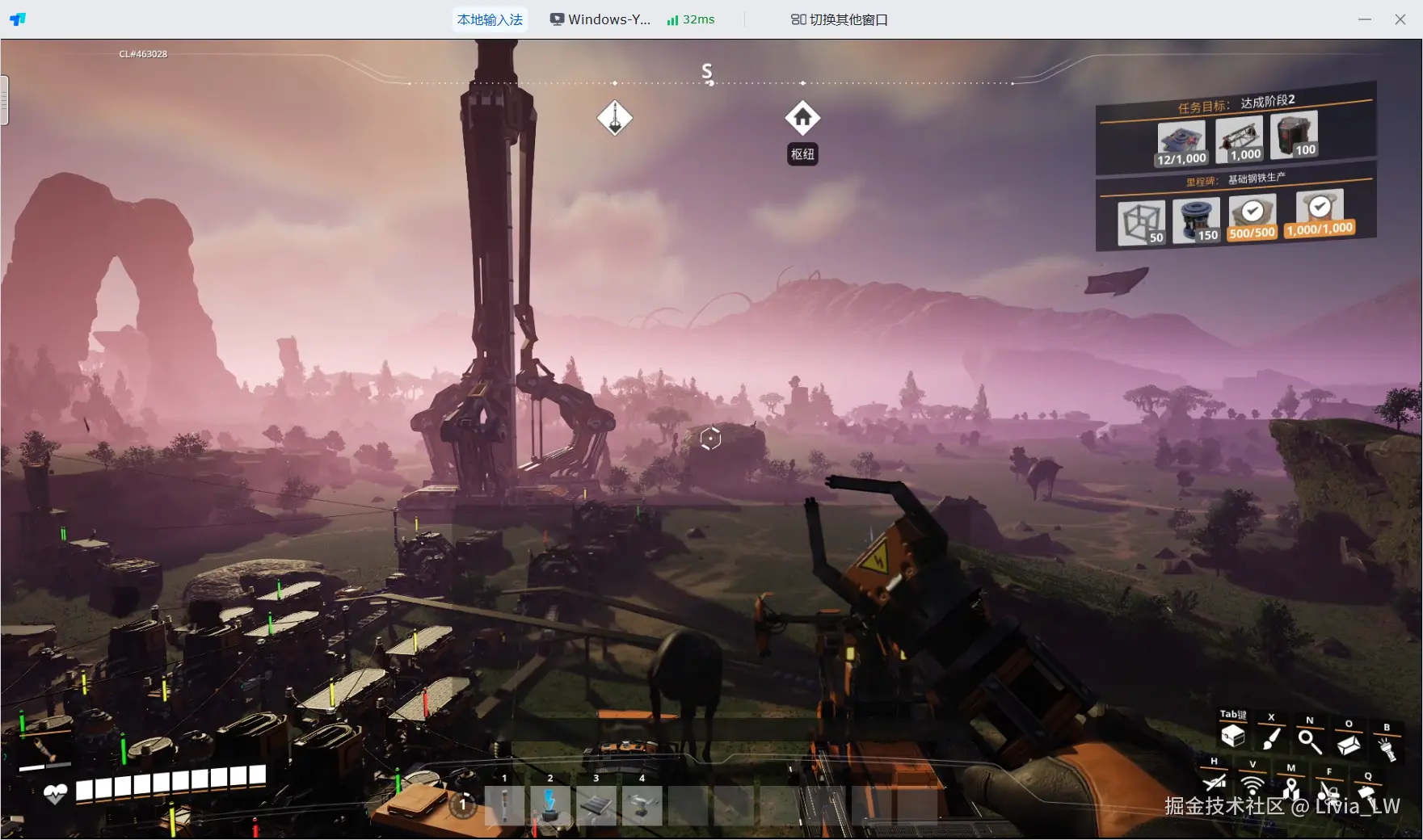Screen dimensions: 1423x840
Task: Choose the foundation platform in hotbar slot 3
Action: (x=596, y=804)
